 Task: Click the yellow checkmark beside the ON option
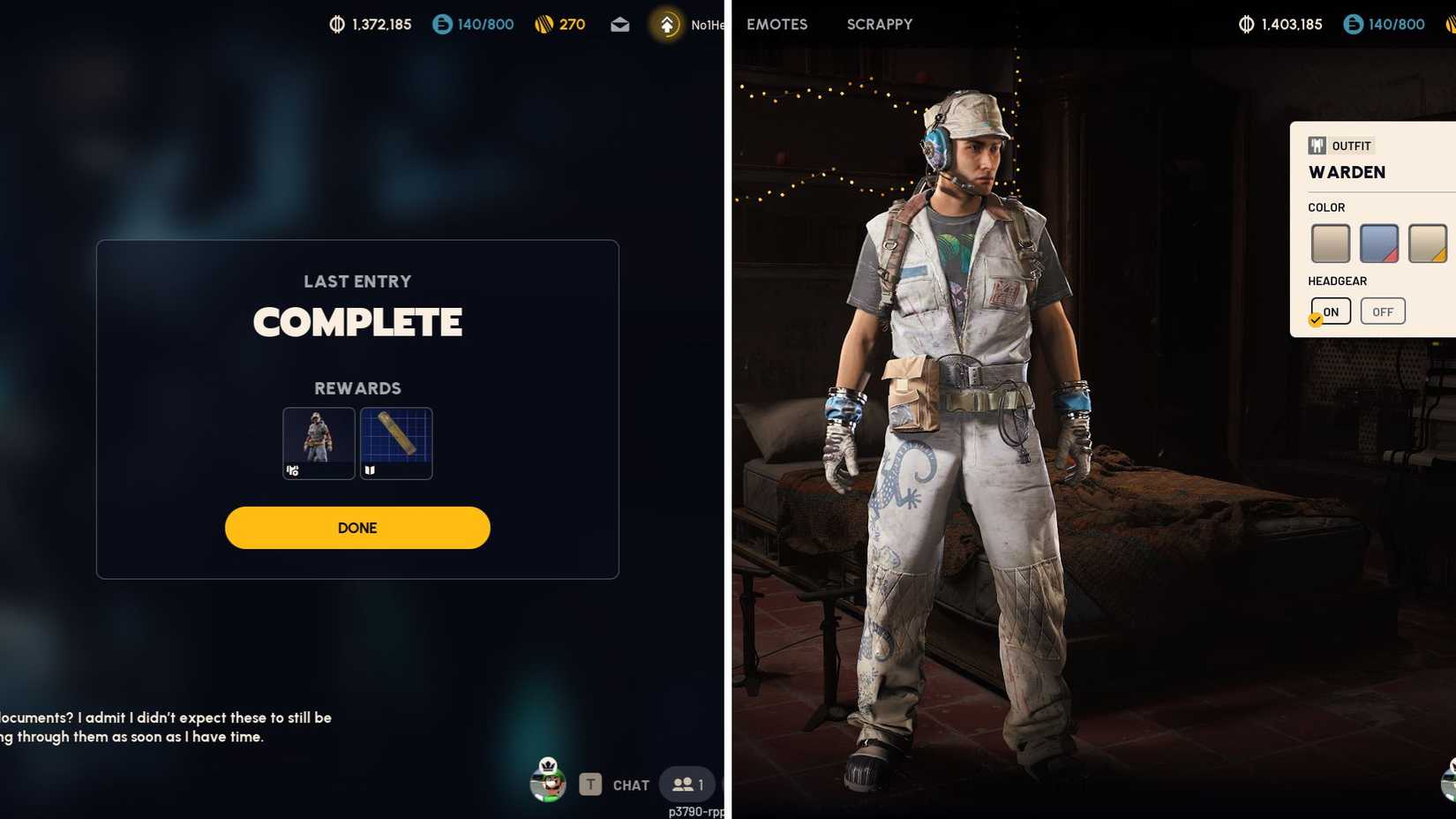(1314, 320)
